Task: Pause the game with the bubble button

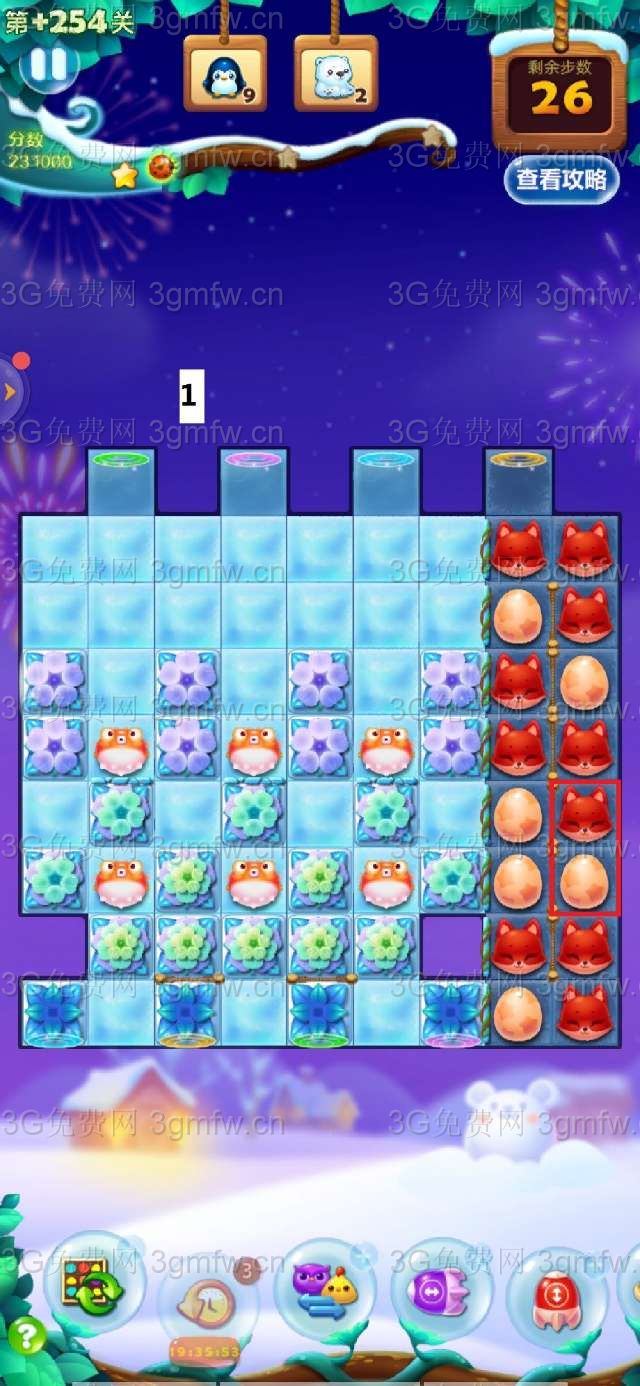Action: coord(47,65)
